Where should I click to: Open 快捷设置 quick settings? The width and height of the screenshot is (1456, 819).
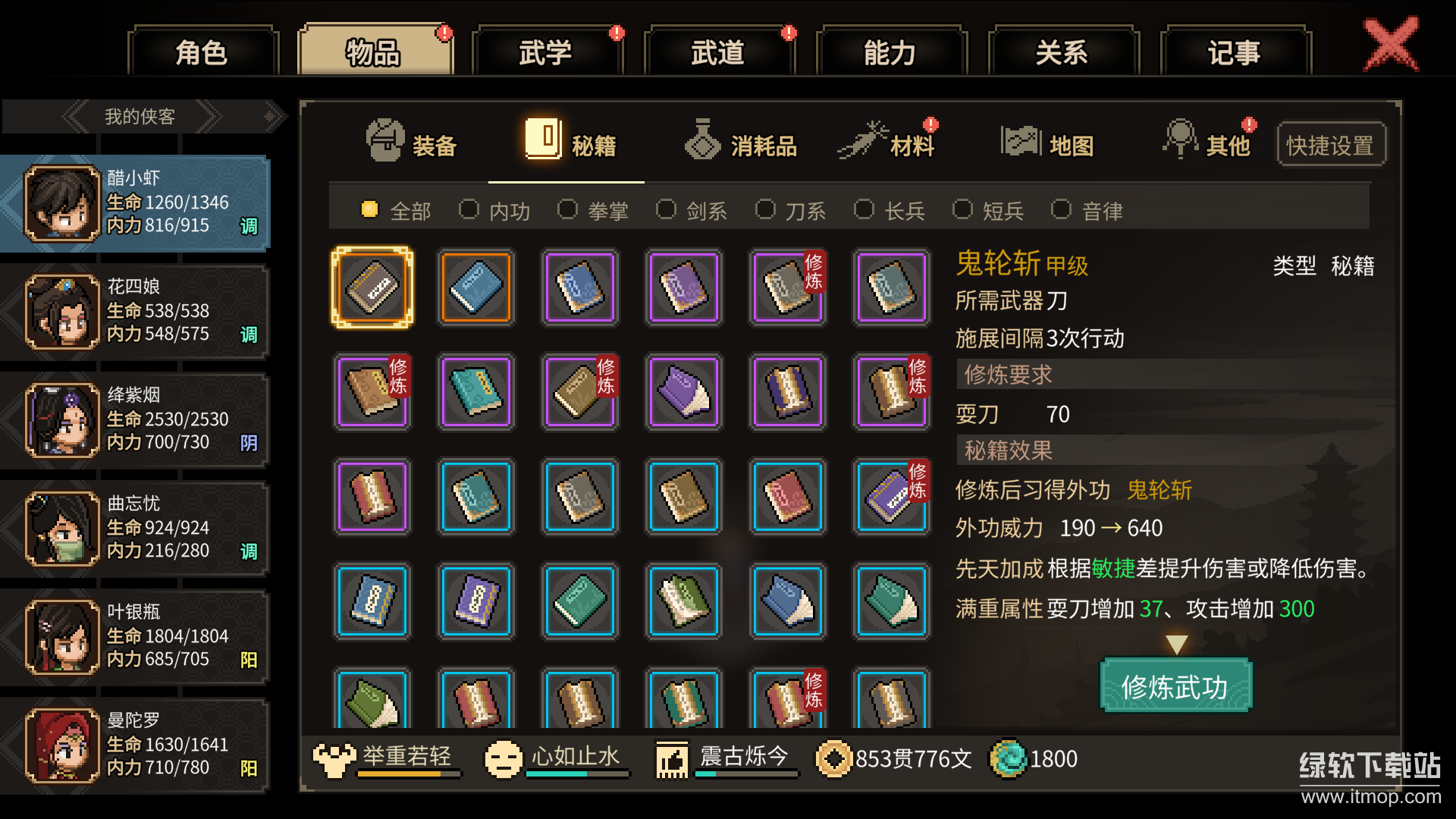coord(1330,143)
